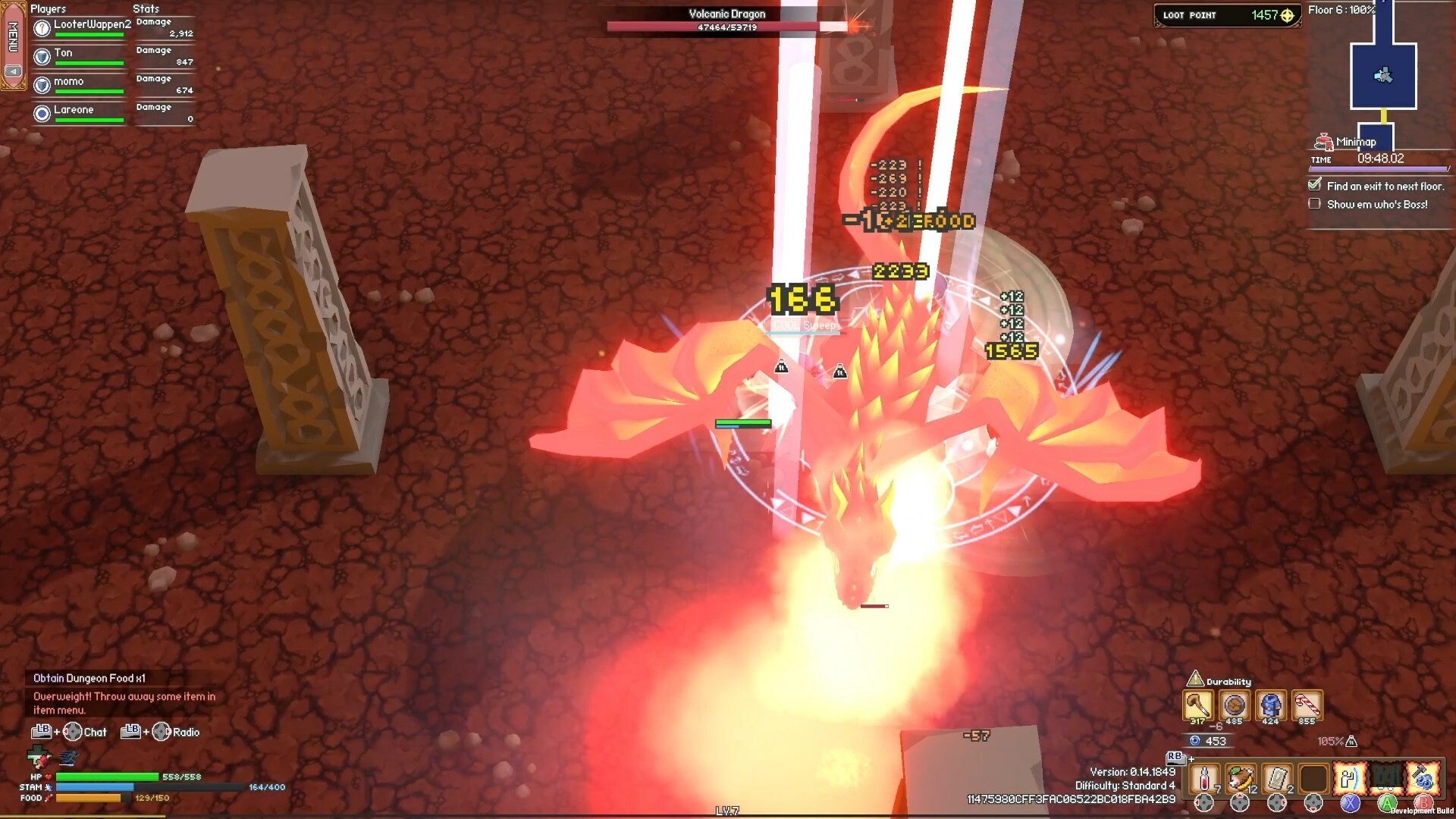Toggle the 'Show em who's Boss!' objective checkbox

(1314, 204)
